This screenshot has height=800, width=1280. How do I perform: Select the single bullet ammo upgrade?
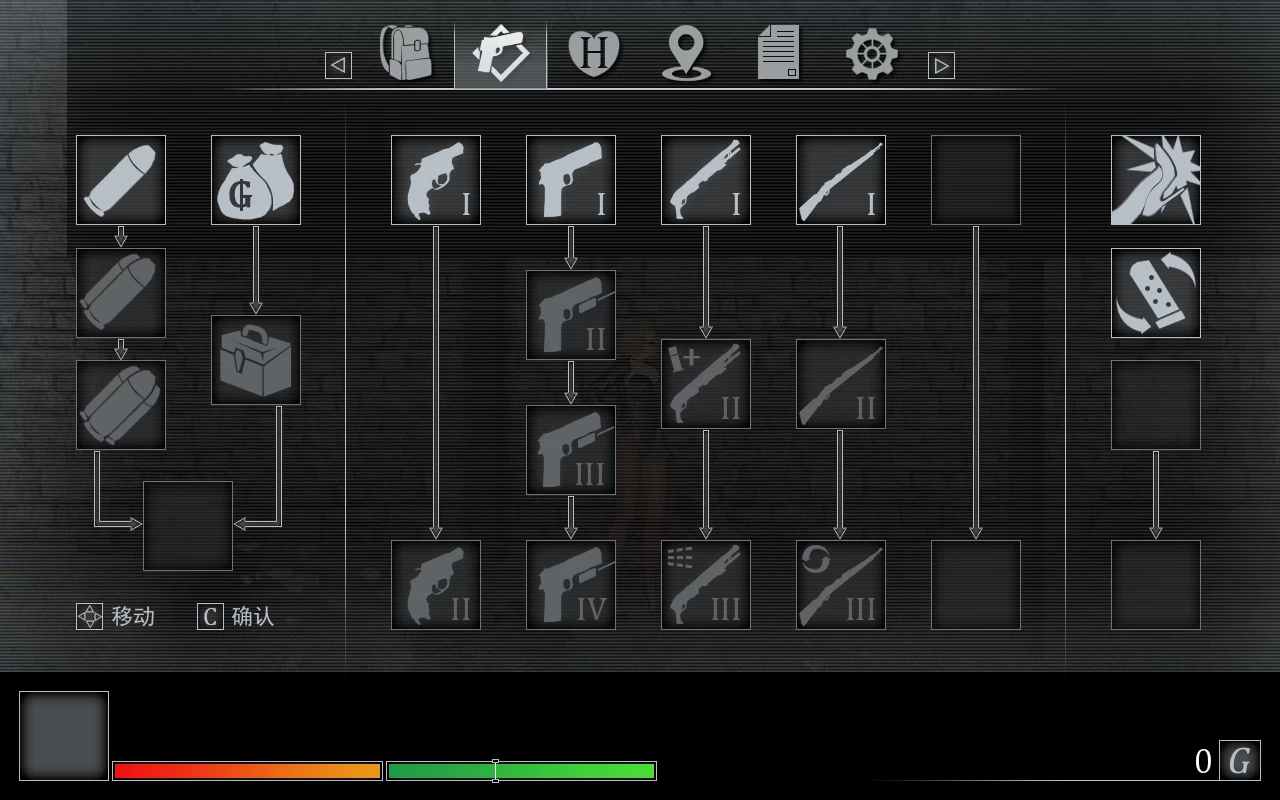tap(121, 180)
